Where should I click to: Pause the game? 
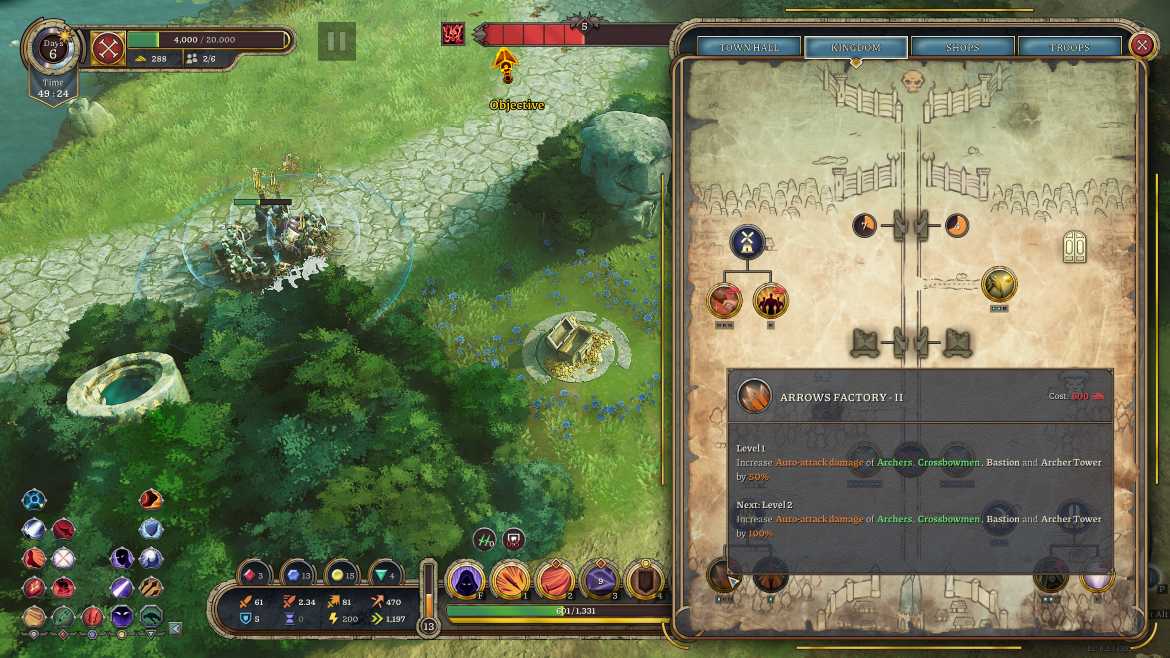(337, 41)
